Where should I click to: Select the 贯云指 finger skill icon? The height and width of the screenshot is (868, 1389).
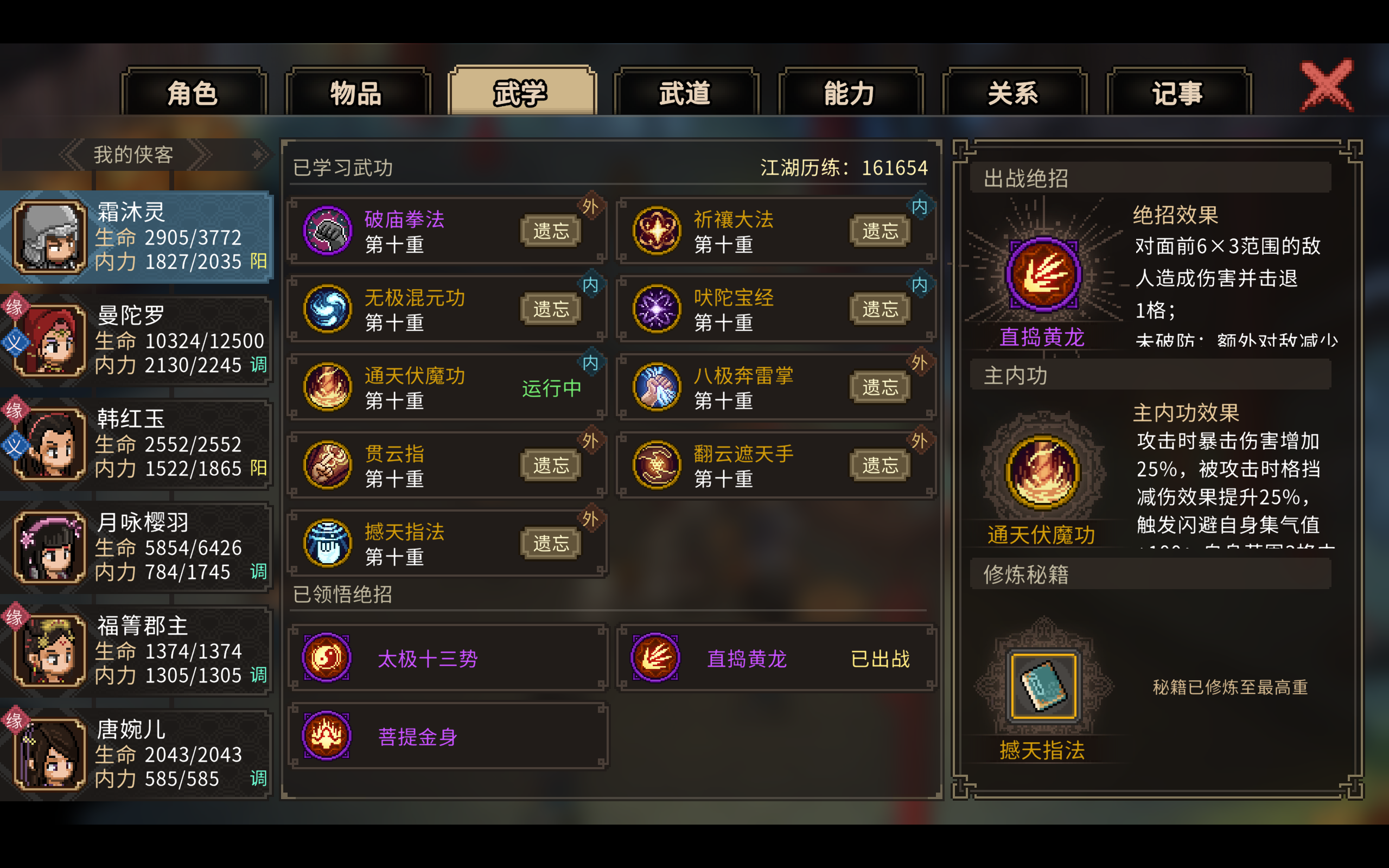click(x=327, y=465)
